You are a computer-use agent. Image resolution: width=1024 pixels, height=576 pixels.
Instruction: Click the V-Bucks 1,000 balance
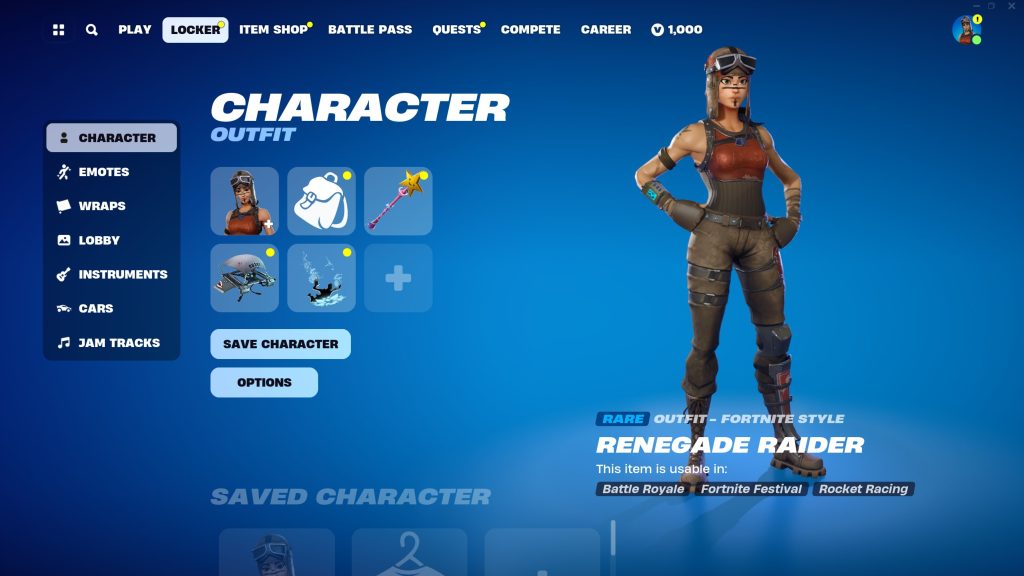click(x=676, y=30)
